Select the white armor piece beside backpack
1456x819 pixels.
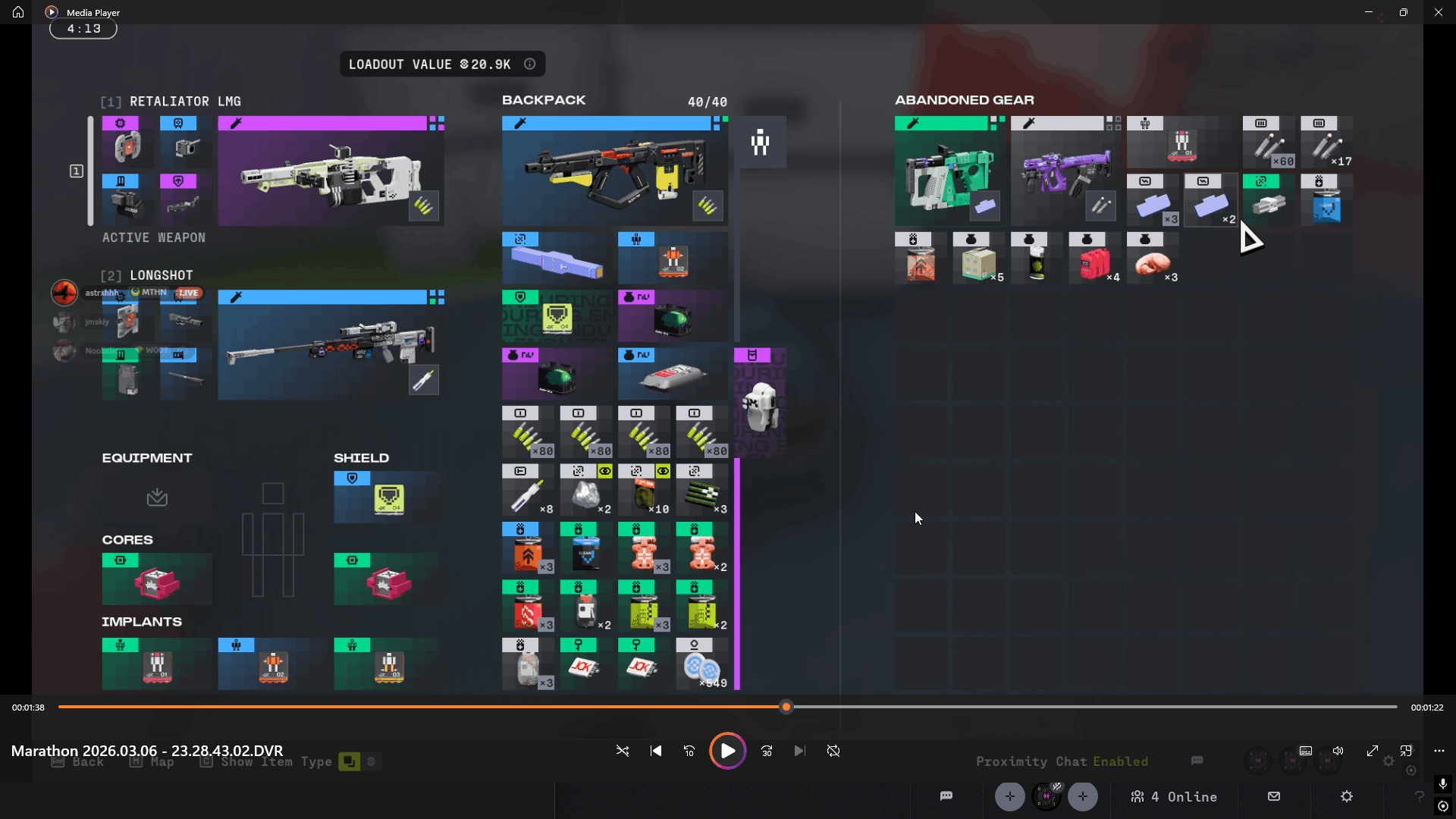pyautogui.click(x=760, y=403)
